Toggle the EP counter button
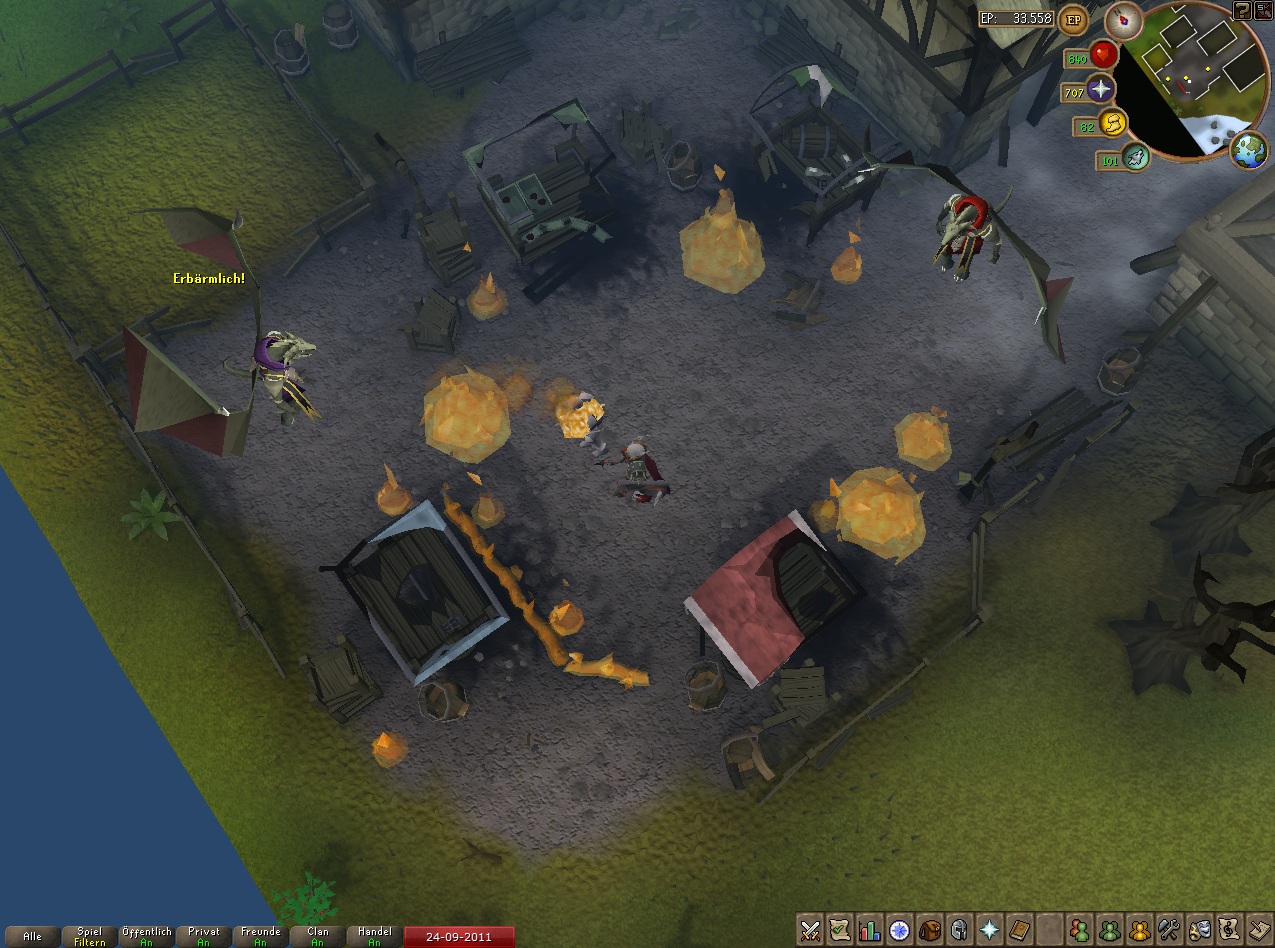Image resolution: width=1275 pixels, height=948 pixels. 1074,18
